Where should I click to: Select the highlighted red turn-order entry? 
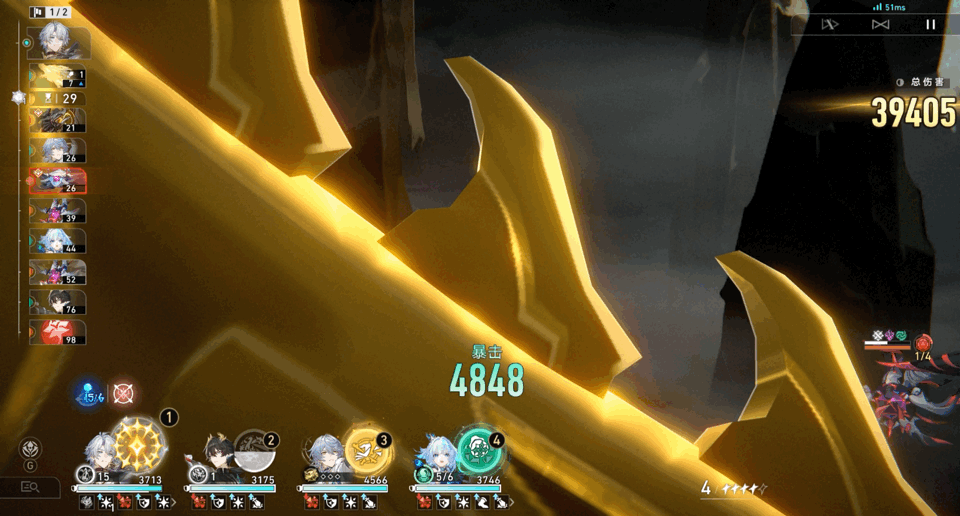pos(58,181)
